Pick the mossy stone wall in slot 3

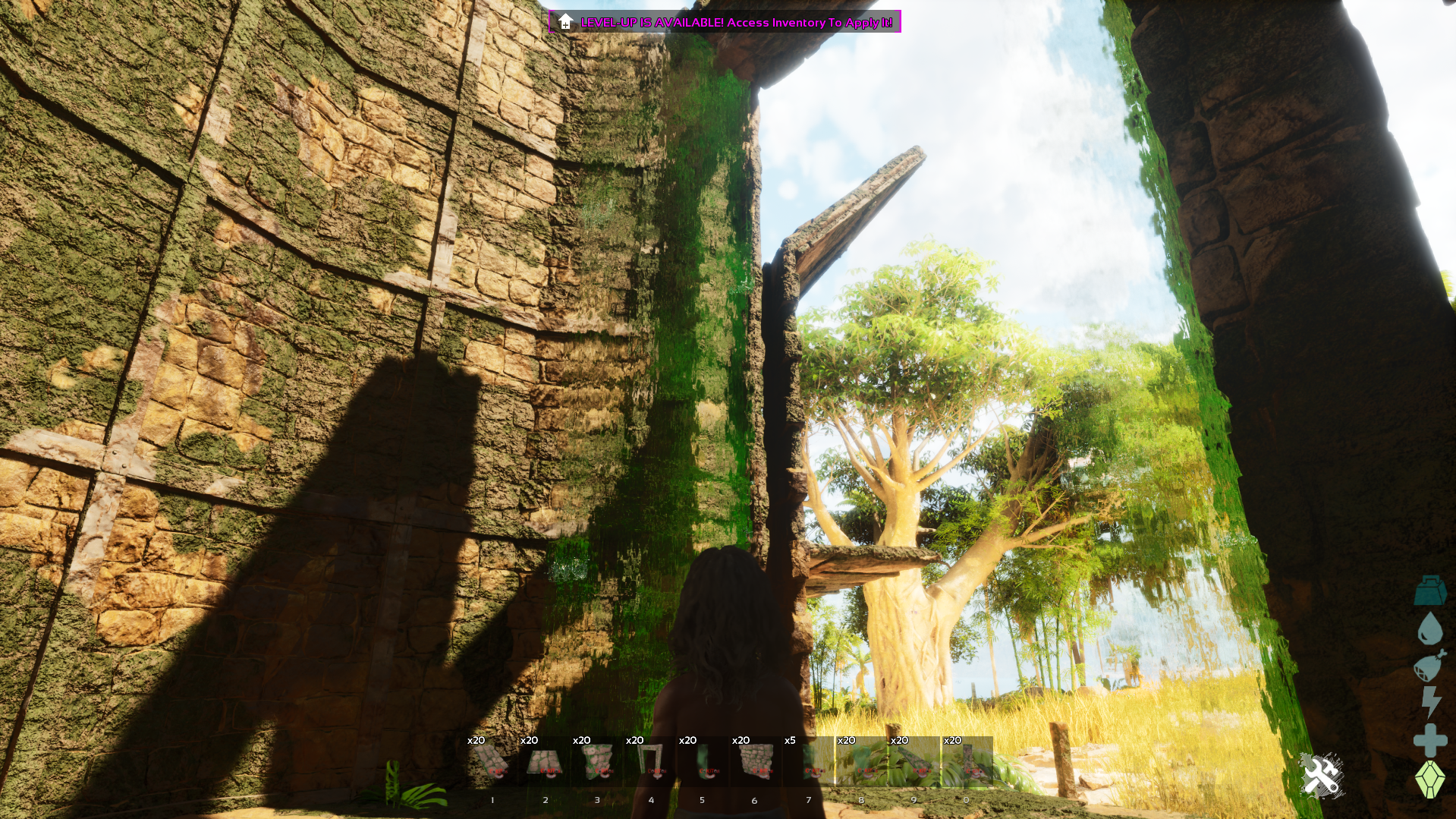tap(598, 761)
